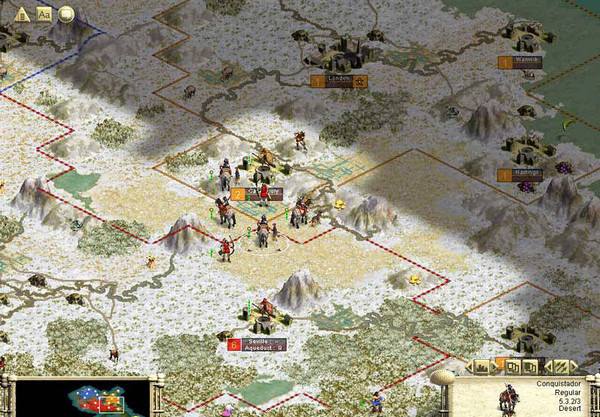
Task: Click the world minimap
Action: (x=83, y=397)
